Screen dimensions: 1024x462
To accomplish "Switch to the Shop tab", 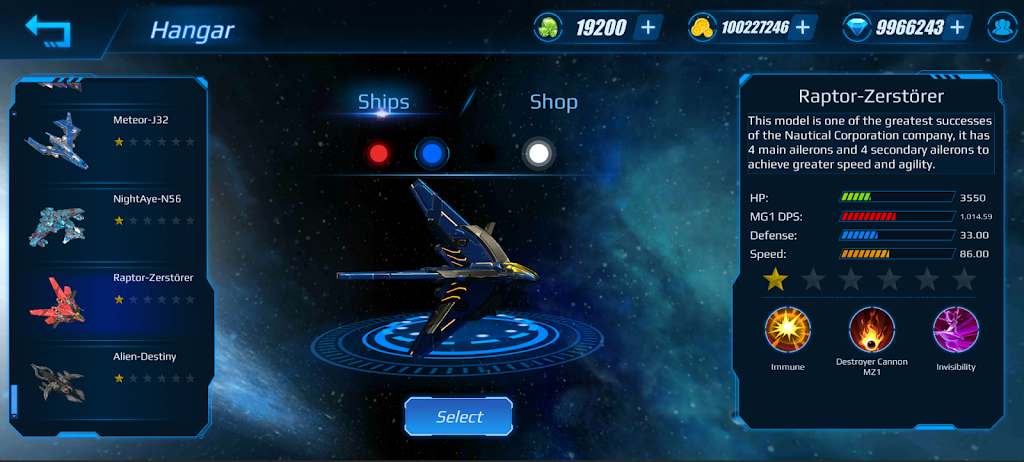I will pyautogui.click(x=553, y=102).
